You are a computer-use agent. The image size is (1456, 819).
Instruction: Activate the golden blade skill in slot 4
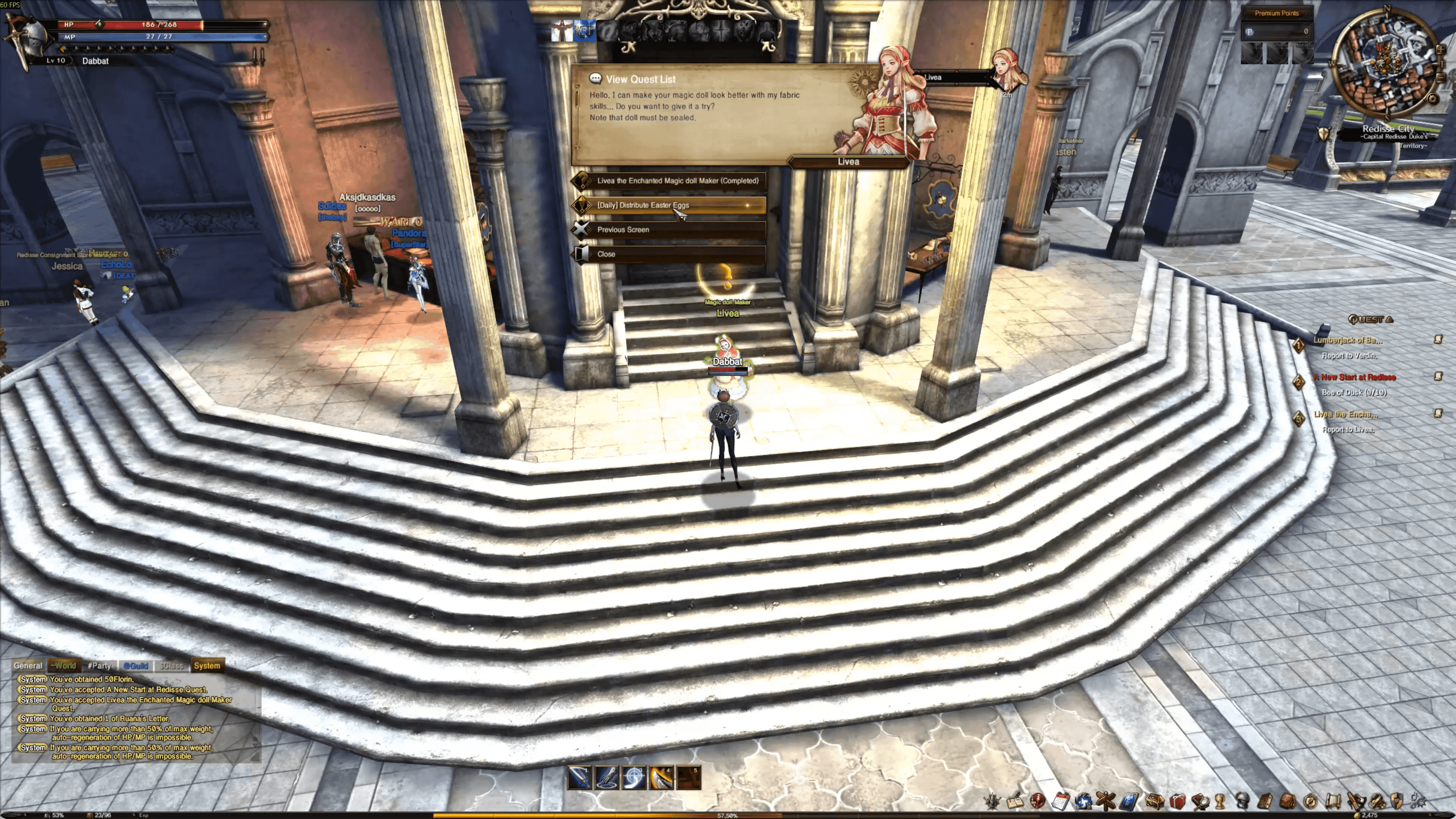(x=661, y=778)
